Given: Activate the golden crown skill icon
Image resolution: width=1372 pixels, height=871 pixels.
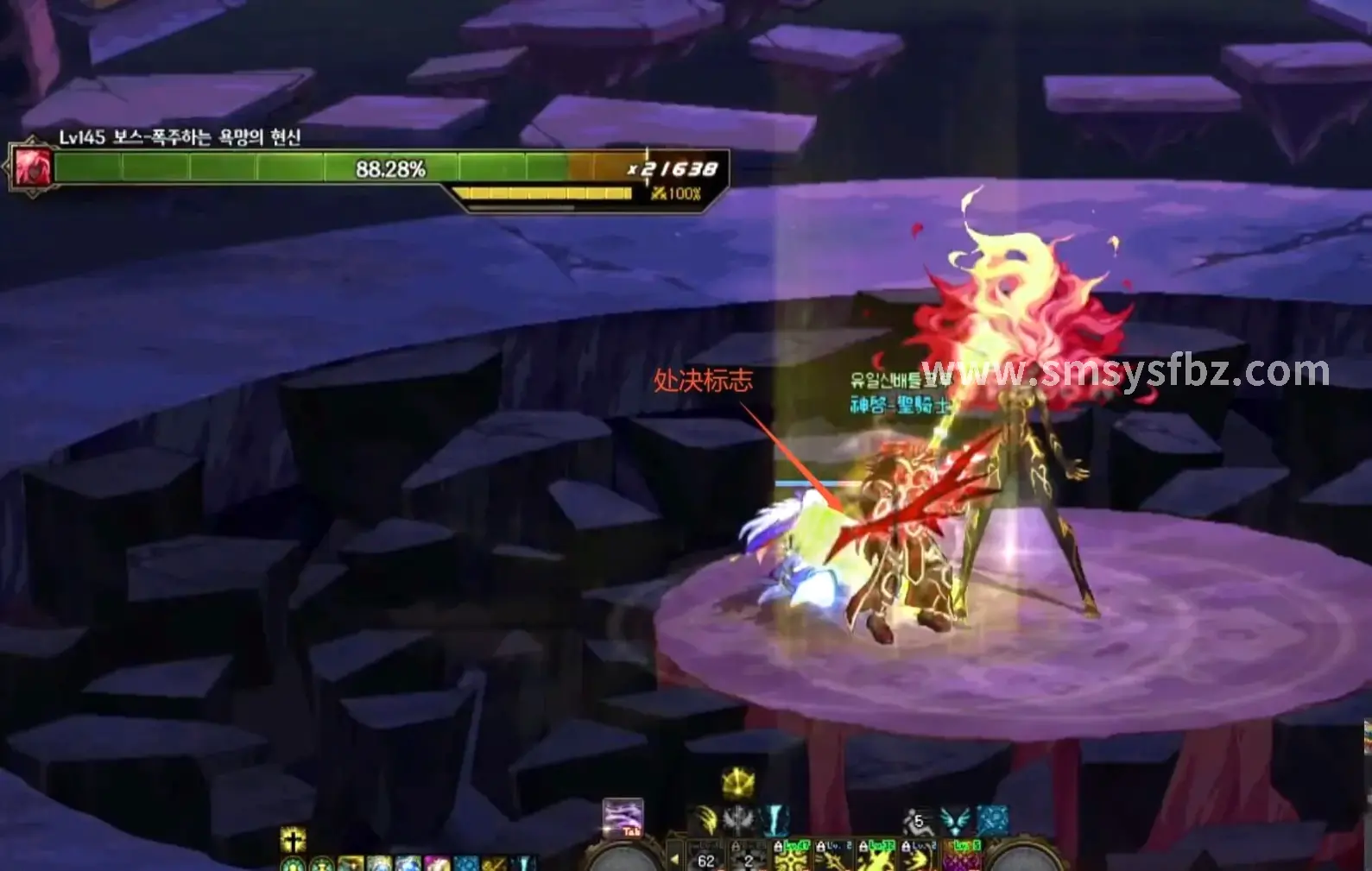Looking at the screenshot, I should [738, 783].
